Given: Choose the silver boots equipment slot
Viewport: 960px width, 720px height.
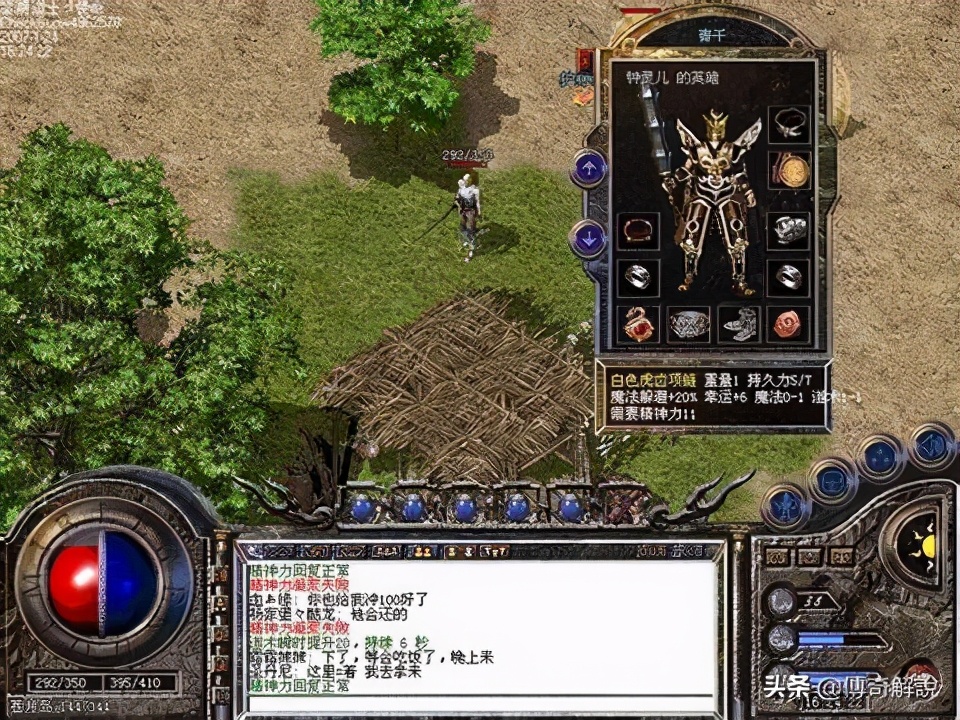Looking at the screenshot, I should click(739, 324).
